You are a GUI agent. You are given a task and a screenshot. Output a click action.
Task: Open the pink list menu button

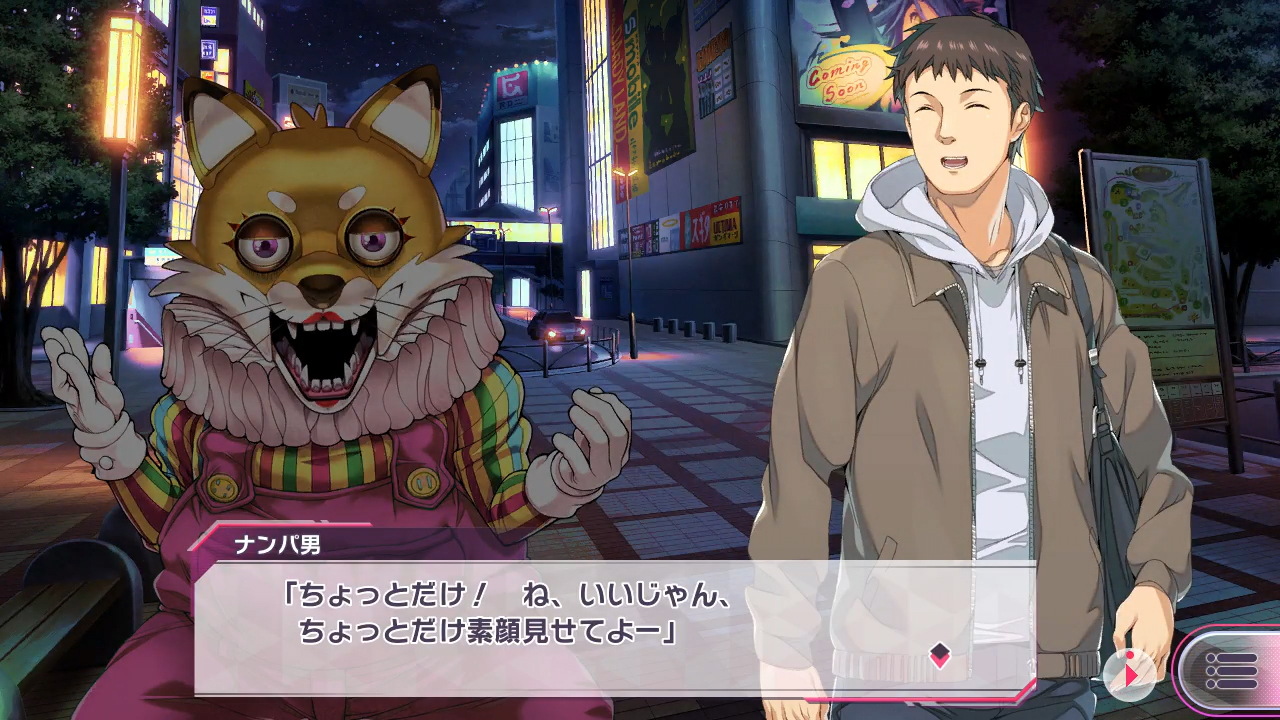pos(1232,670)
